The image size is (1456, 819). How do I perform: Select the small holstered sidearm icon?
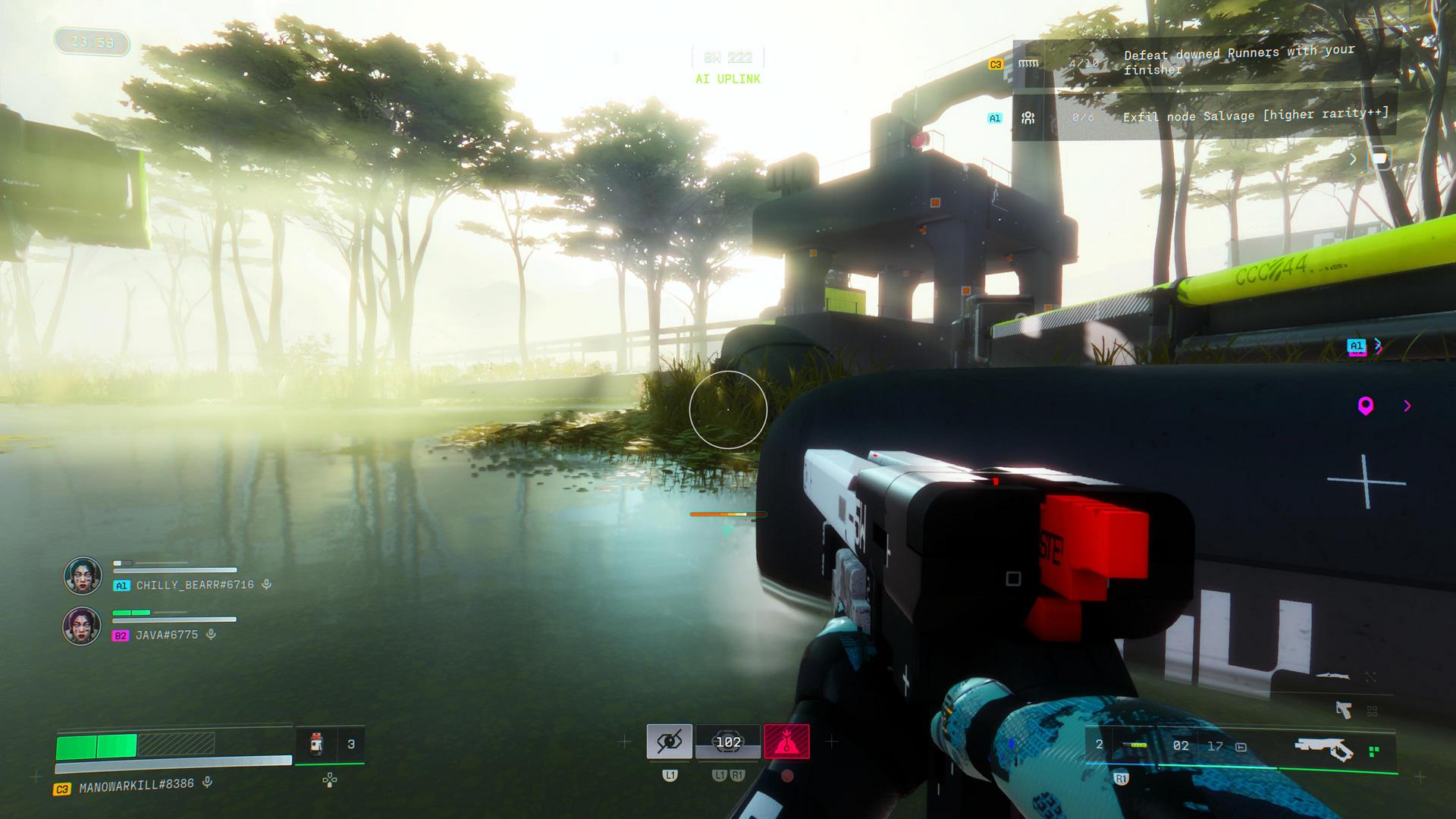(x=1343, y=710)
